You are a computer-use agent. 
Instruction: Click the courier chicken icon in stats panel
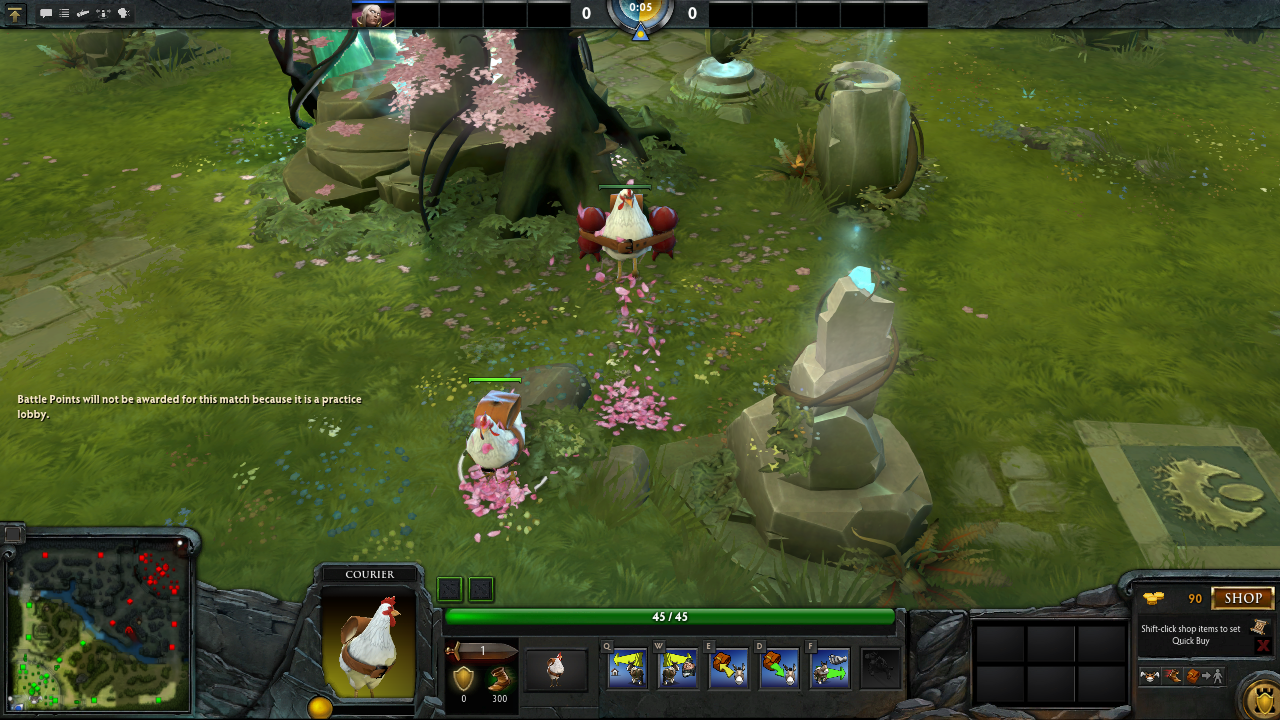coord(556,669)
